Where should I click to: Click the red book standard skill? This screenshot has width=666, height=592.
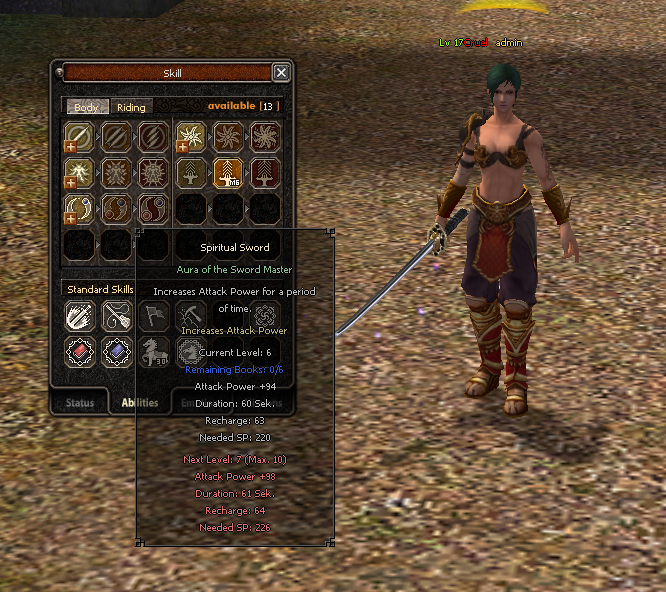80,351
